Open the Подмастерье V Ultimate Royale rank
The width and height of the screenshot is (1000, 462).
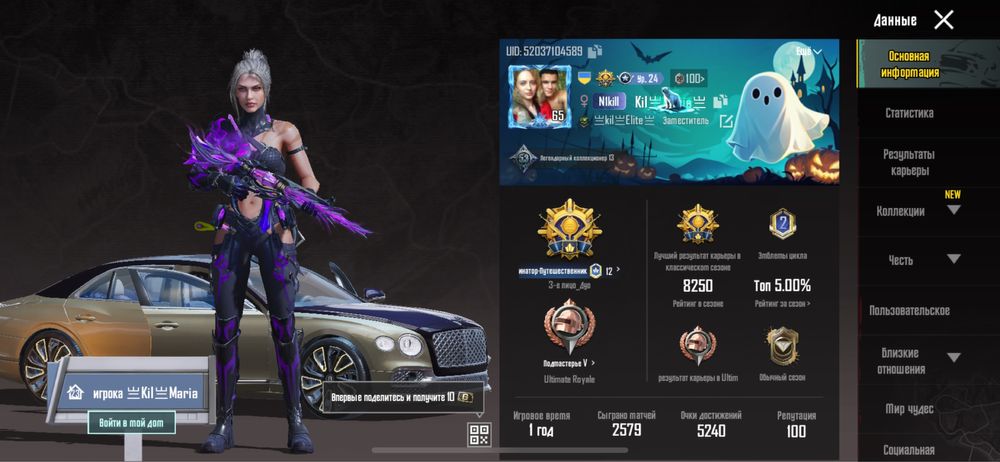pos(569,362)
